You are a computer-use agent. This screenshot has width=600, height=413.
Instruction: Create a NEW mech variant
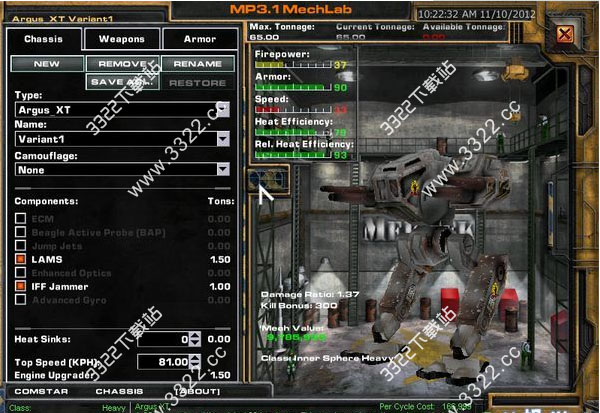point(47,63)
